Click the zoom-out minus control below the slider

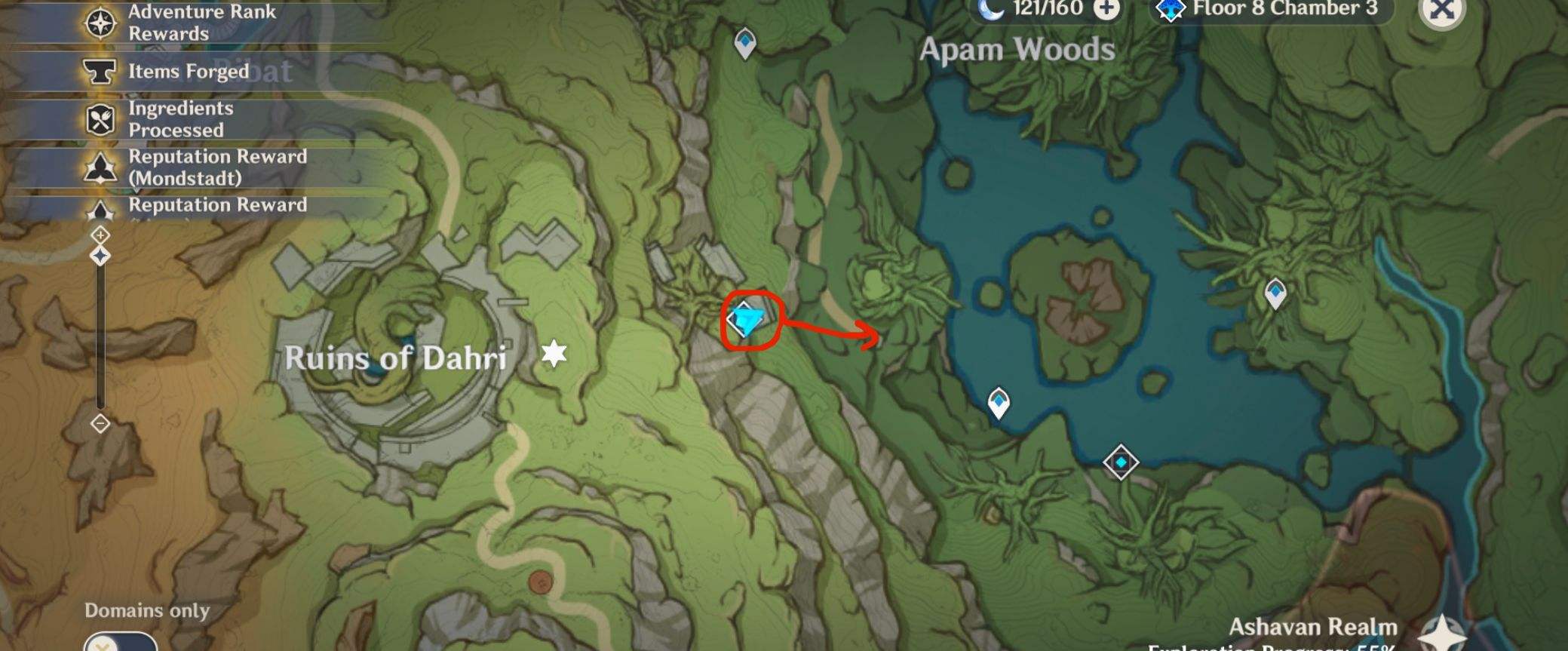point(100,425)
